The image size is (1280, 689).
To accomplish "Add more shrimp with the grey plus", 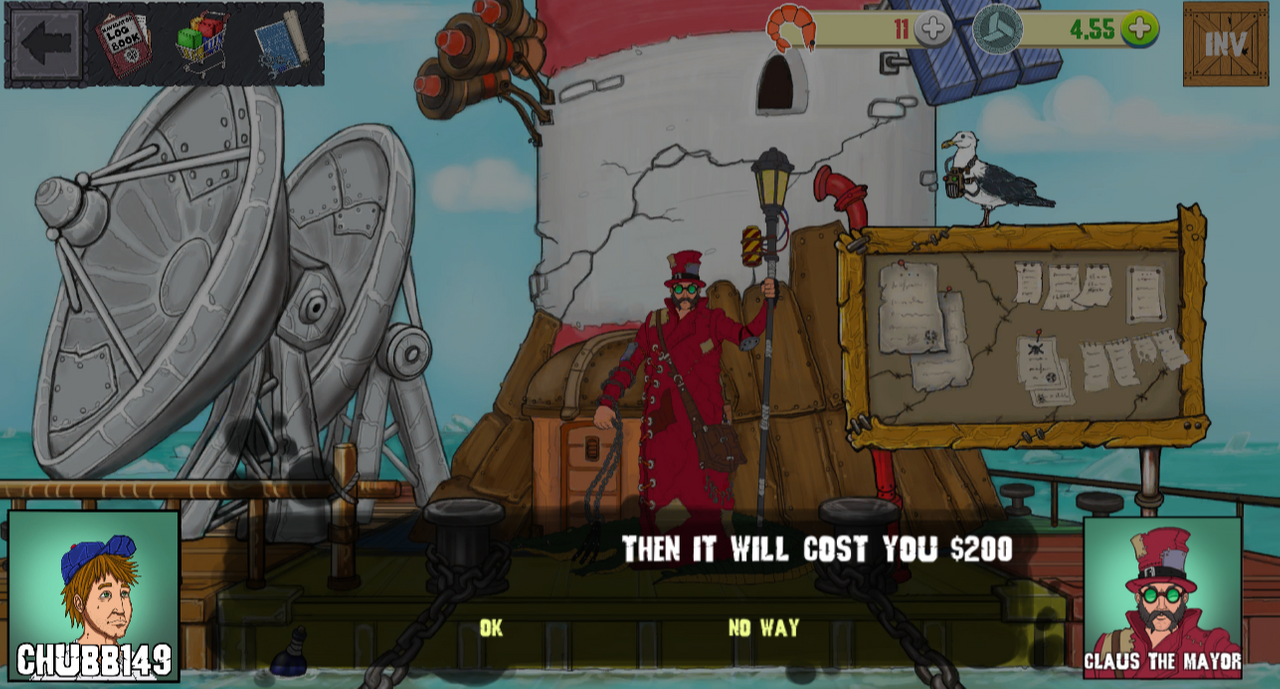I will coord(933,29).
